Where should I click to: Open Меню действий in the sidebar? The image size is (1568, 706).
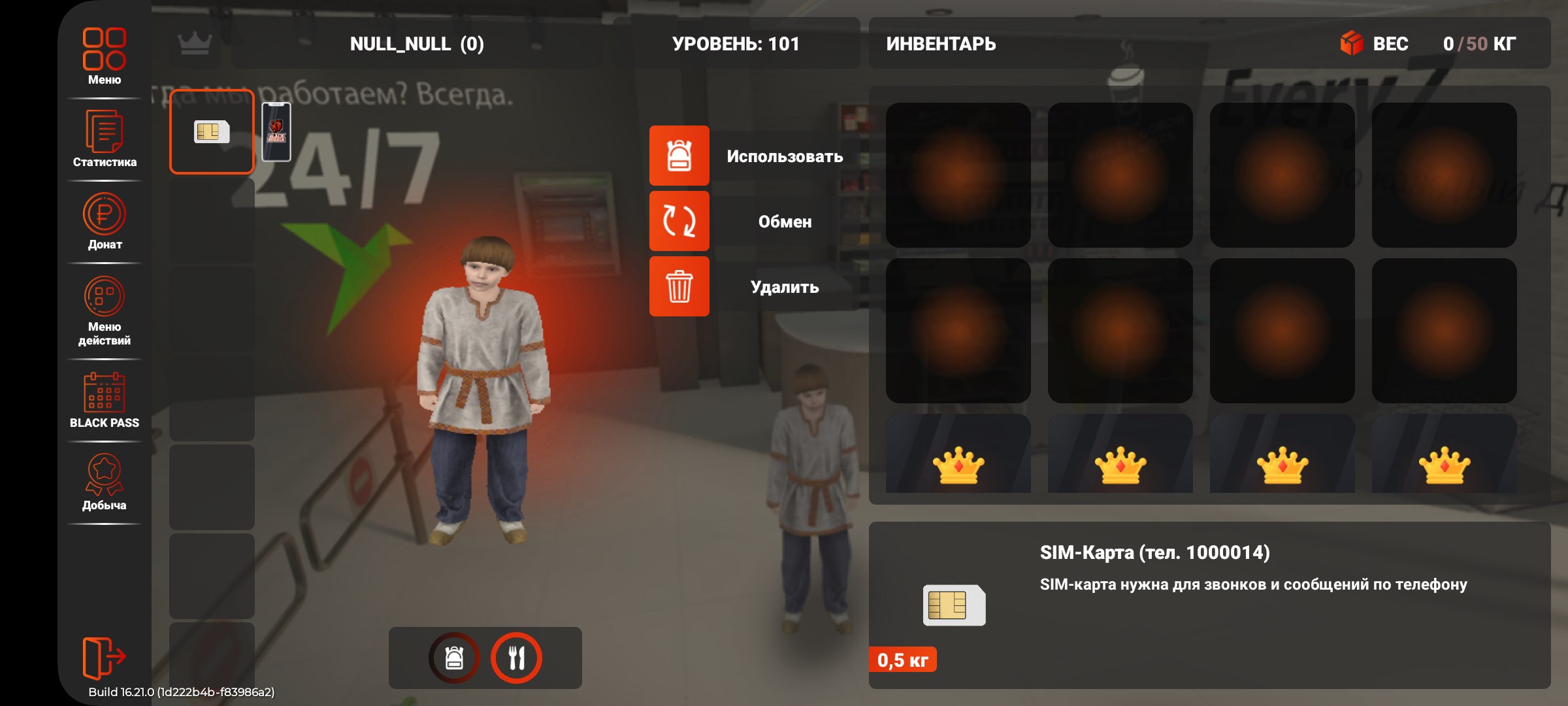[x=105, y=311]
